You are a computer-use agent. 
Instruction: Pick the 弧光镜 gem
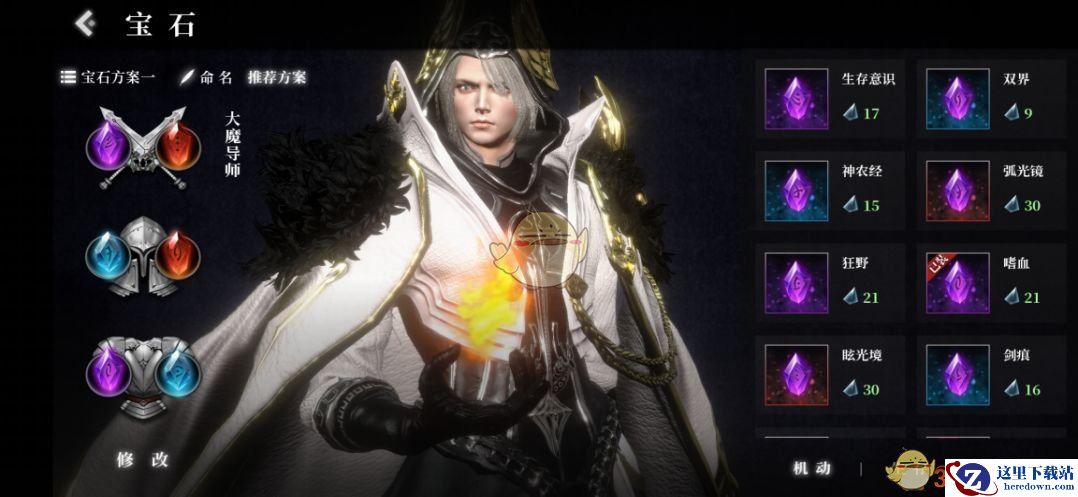(x=992, y=189)
